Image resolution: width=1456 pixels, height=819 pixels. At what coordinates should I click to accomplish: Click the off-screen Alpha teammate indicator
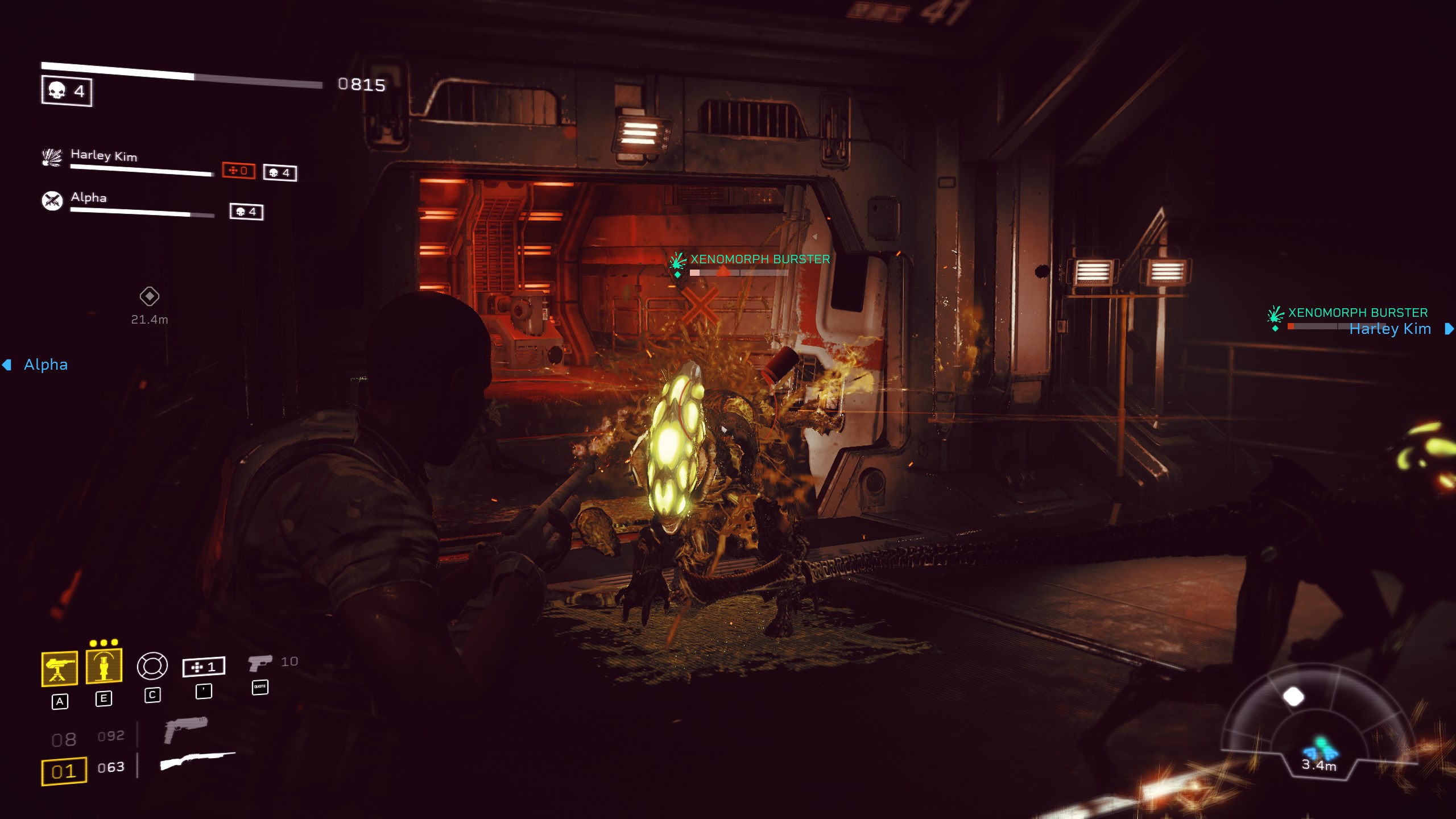coord(35,365)
